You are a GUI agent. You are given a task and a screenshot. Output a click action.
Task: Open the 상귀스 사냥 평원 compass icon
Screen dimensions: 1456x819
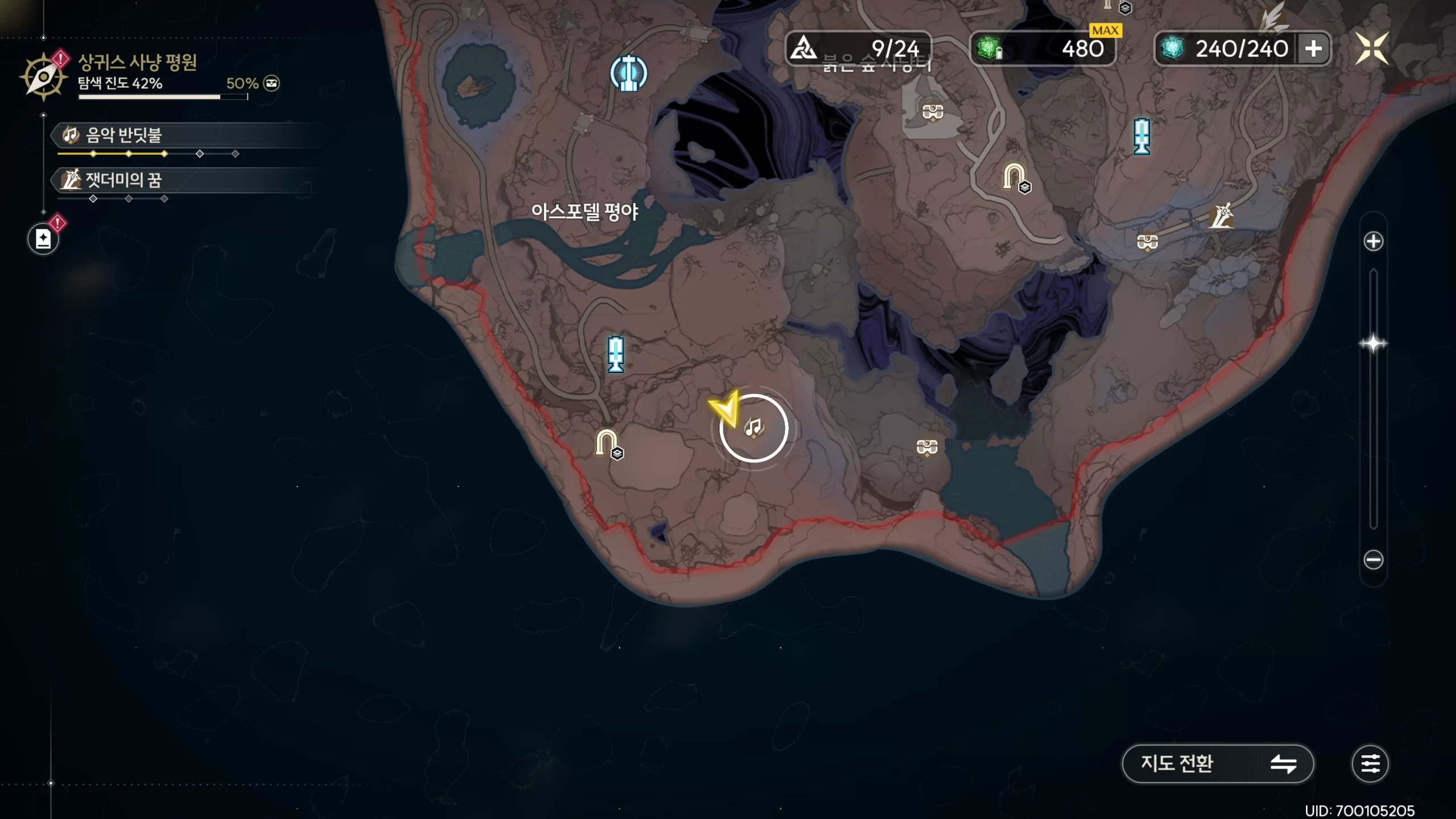[x=43, y=77]
